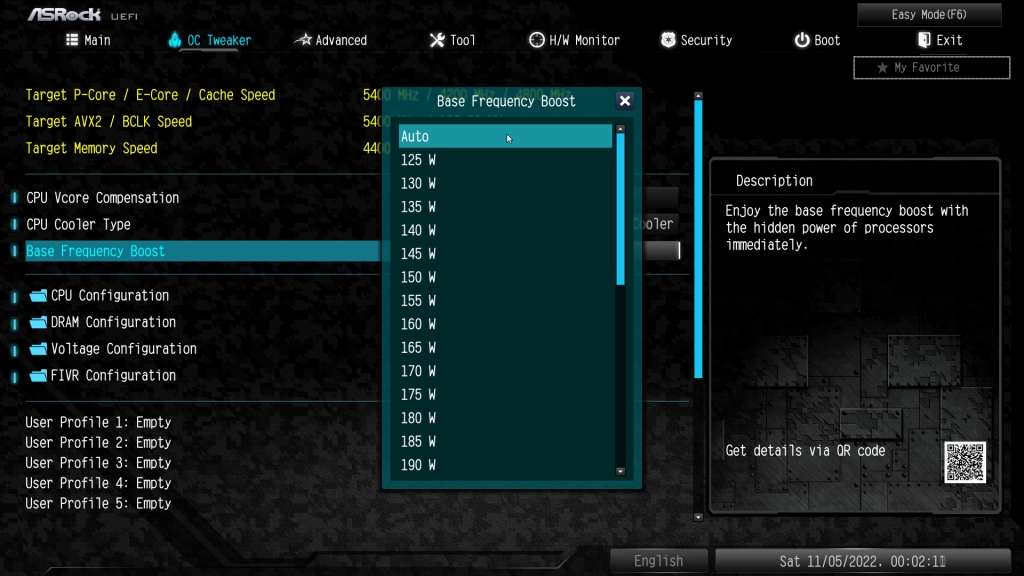Open the DRAM Configuration submenu
Screen dimensions: 1024x576
click(x=113, y=322)
